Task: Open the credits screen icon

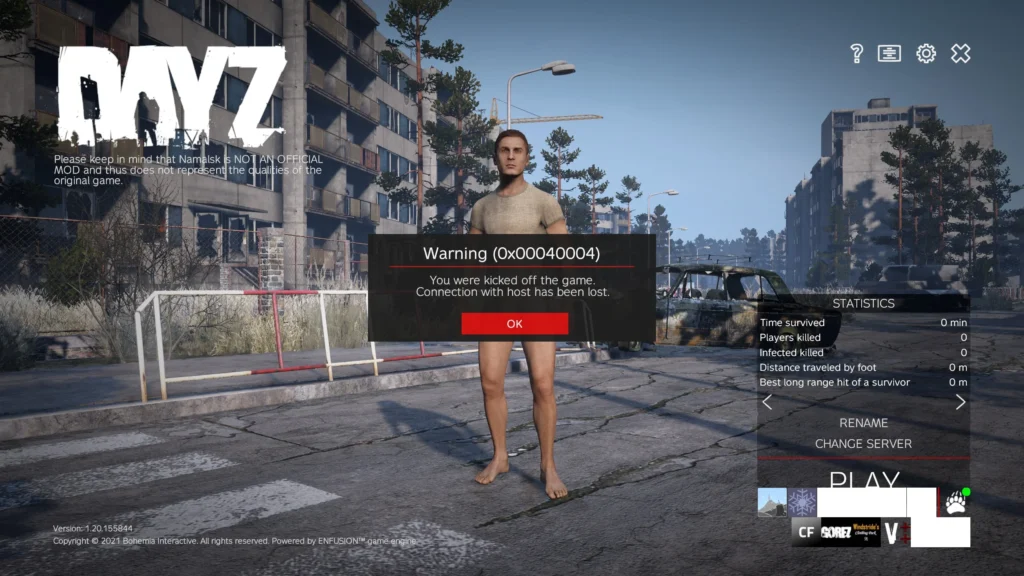Action: point(889,53)
